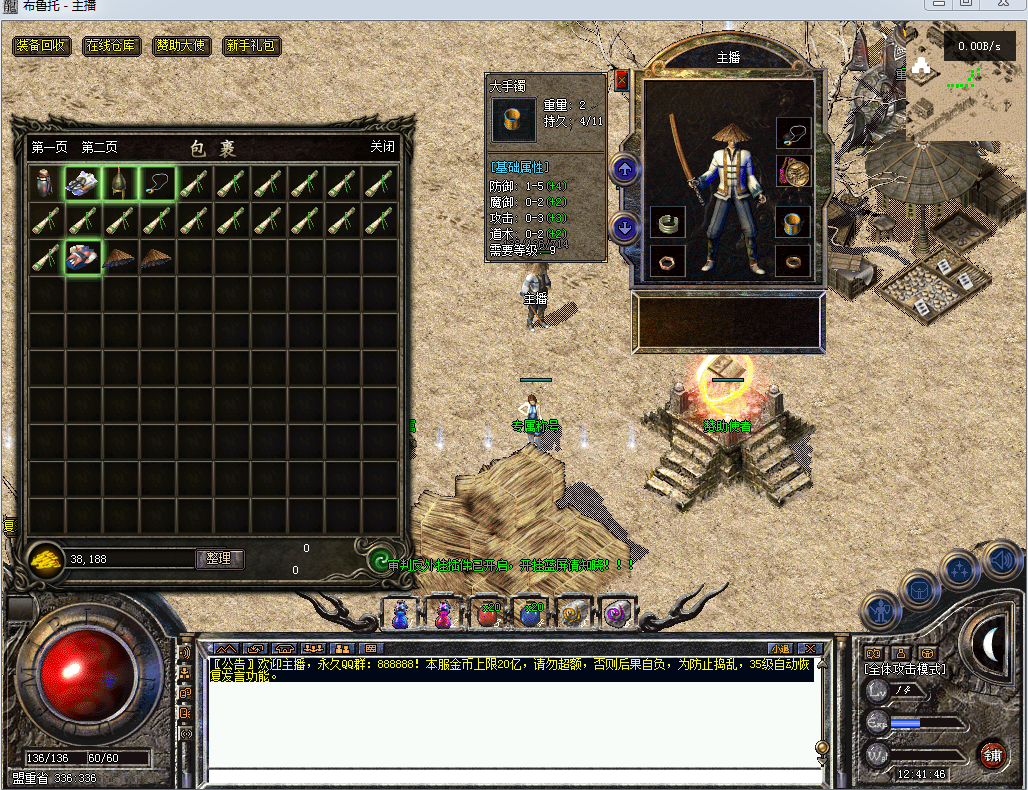Close the character equipment panel with red X
Screen dimensions: 1028x790
[x=622, y=81]
